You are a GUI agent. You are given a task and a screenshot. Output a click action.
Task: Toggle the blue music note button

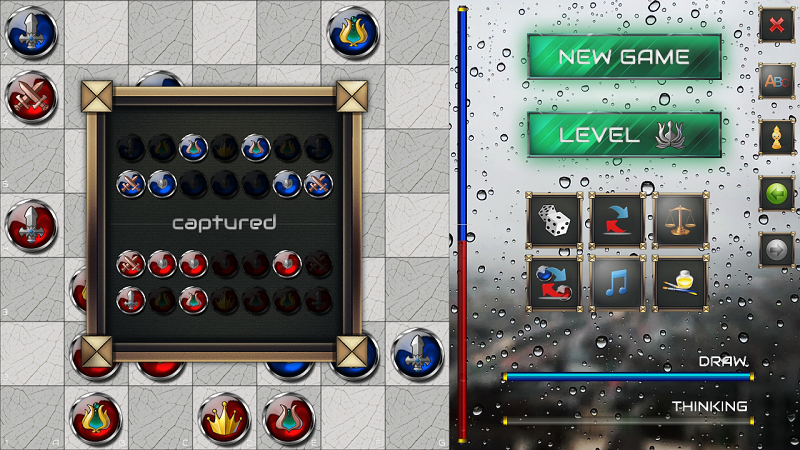coord(617,282)
